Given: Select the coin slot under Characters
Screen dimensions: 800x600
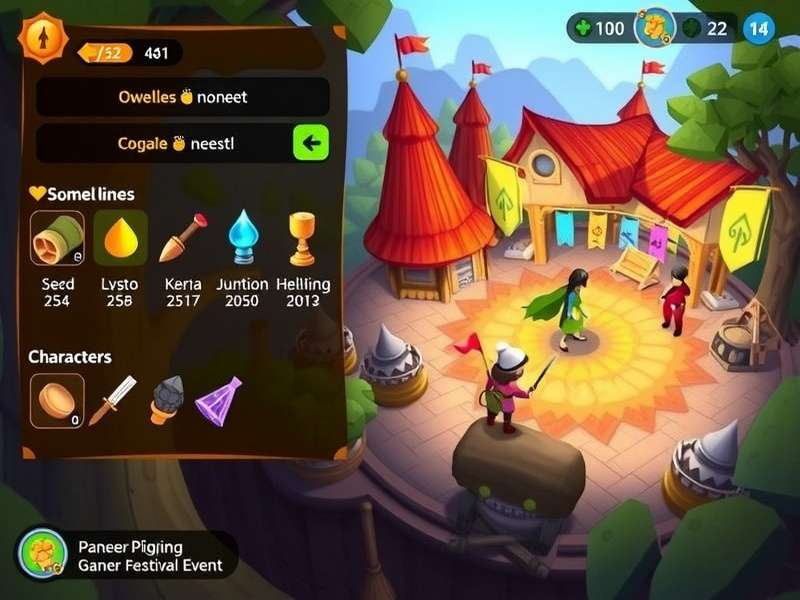Looking at the screenshot, I should tap(57, 401).
